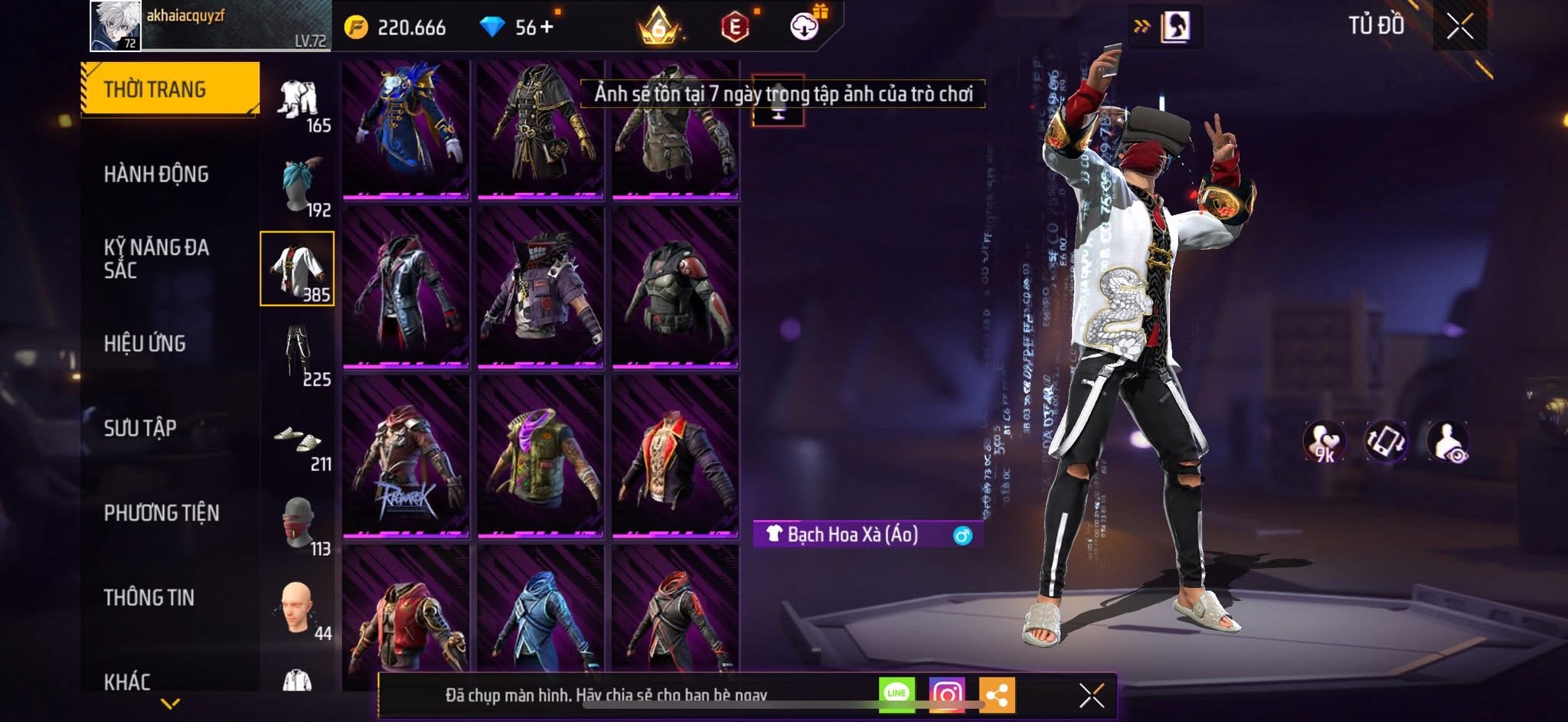
Task: Share screenshot to Instagram
Action: 947,694
